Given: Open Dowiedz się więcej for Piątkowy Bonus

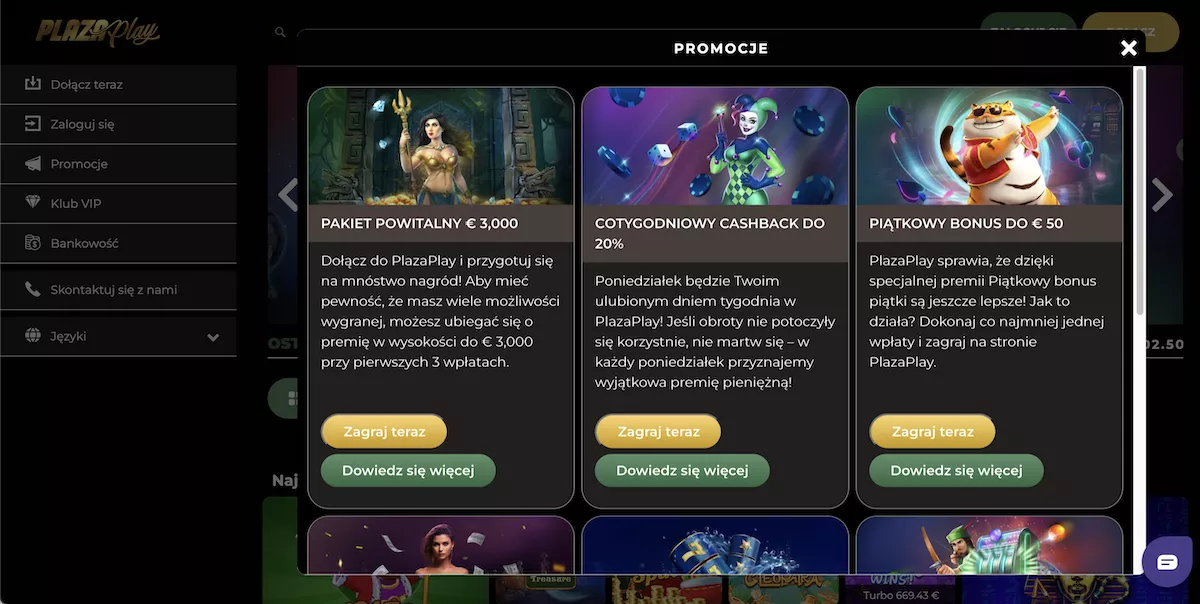Looking at the screenshot, I should (956, 470).
